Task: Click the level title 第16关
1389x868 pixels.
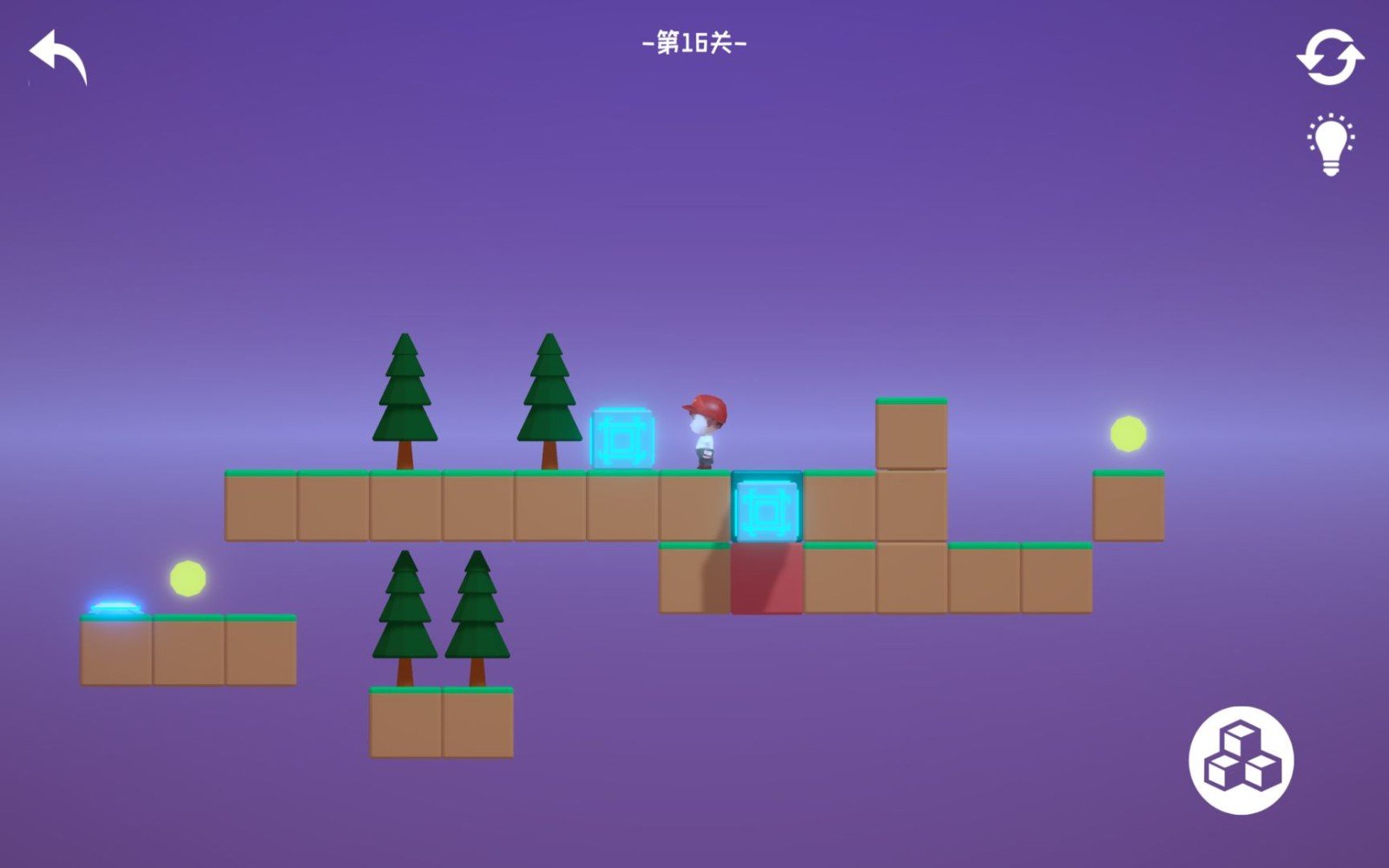Action: [x=694, y=43]
